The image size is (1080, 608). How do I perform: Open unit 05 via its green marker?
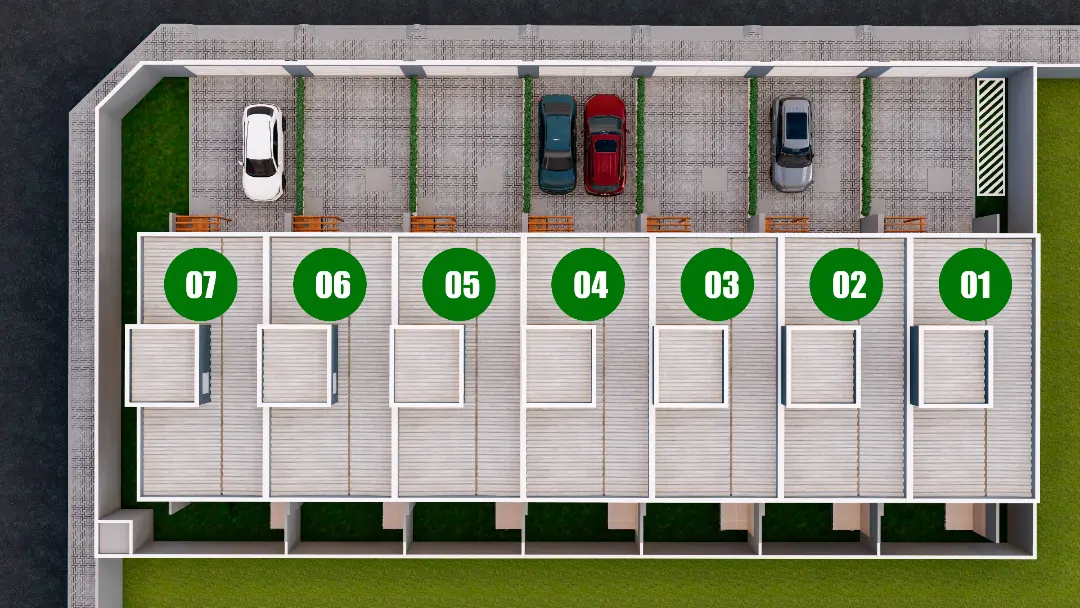click(460, 285)
